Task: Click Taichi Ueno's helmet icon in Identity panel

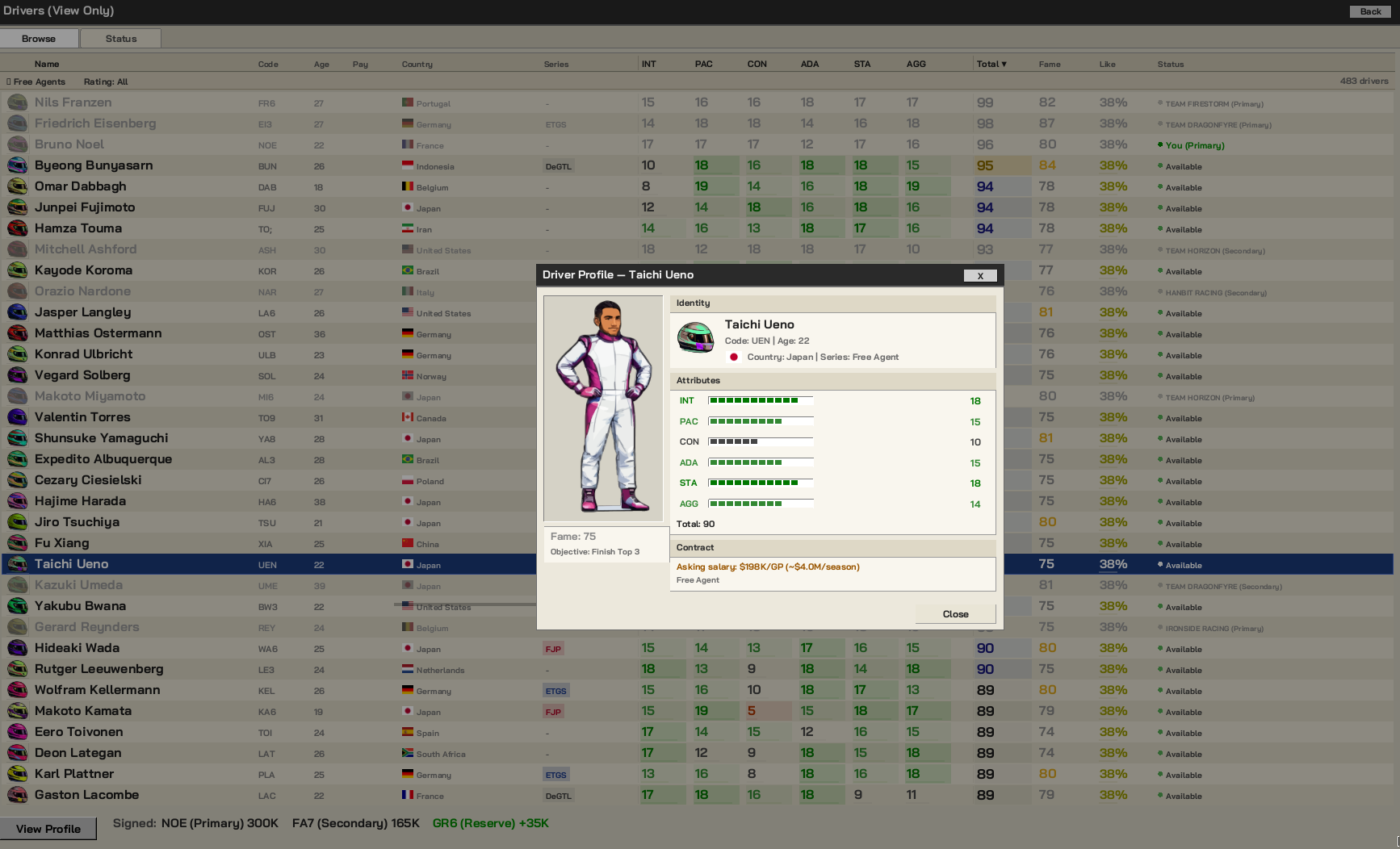Action: click(x=695, y=339)
